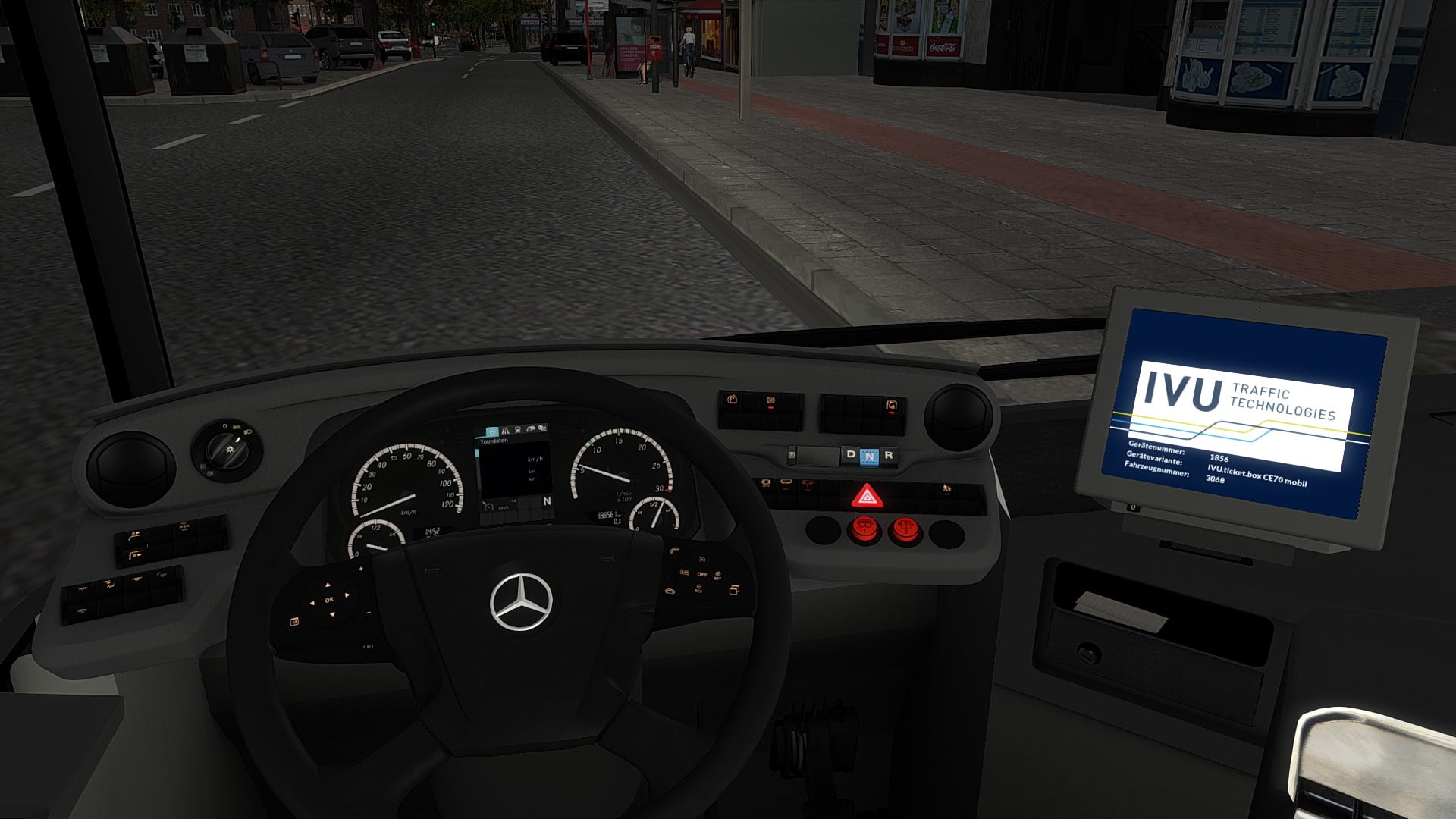The width and height of the screenshot is (1456, 819).
Task: Select the blue N neutral gear button
Action: [869, 456]
